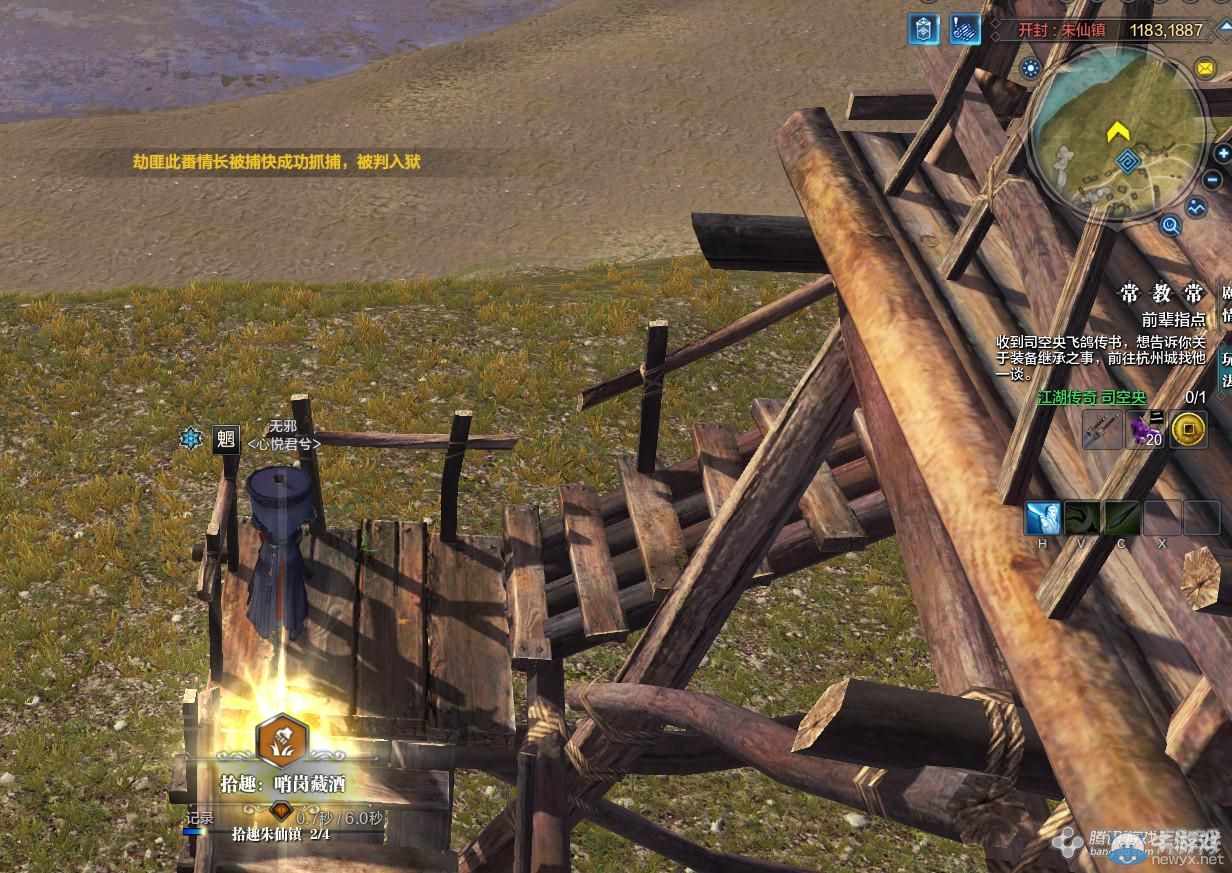Open the blue exclamation notice icon
Viewport: 1232px width, 873px height.
(x=965, y=29)
